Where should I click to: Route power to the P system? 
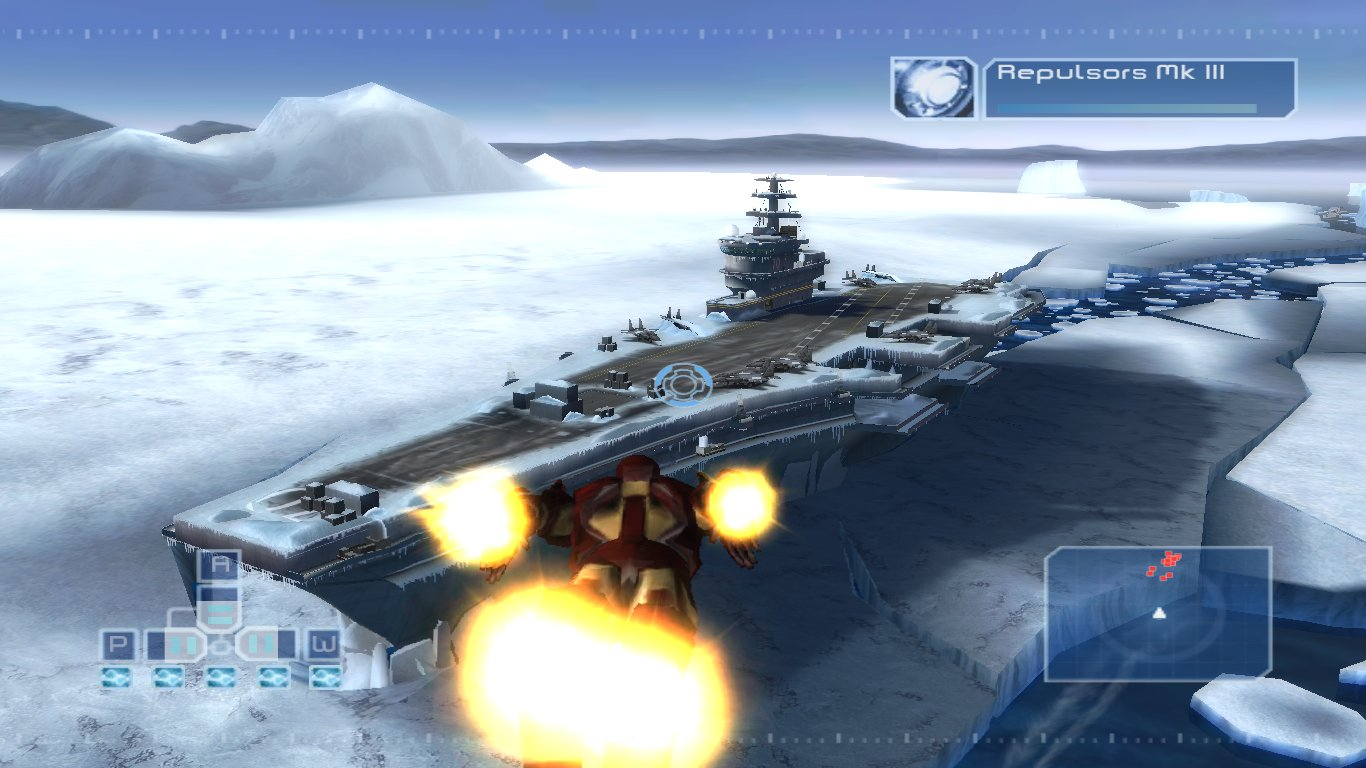coord(118,645)
